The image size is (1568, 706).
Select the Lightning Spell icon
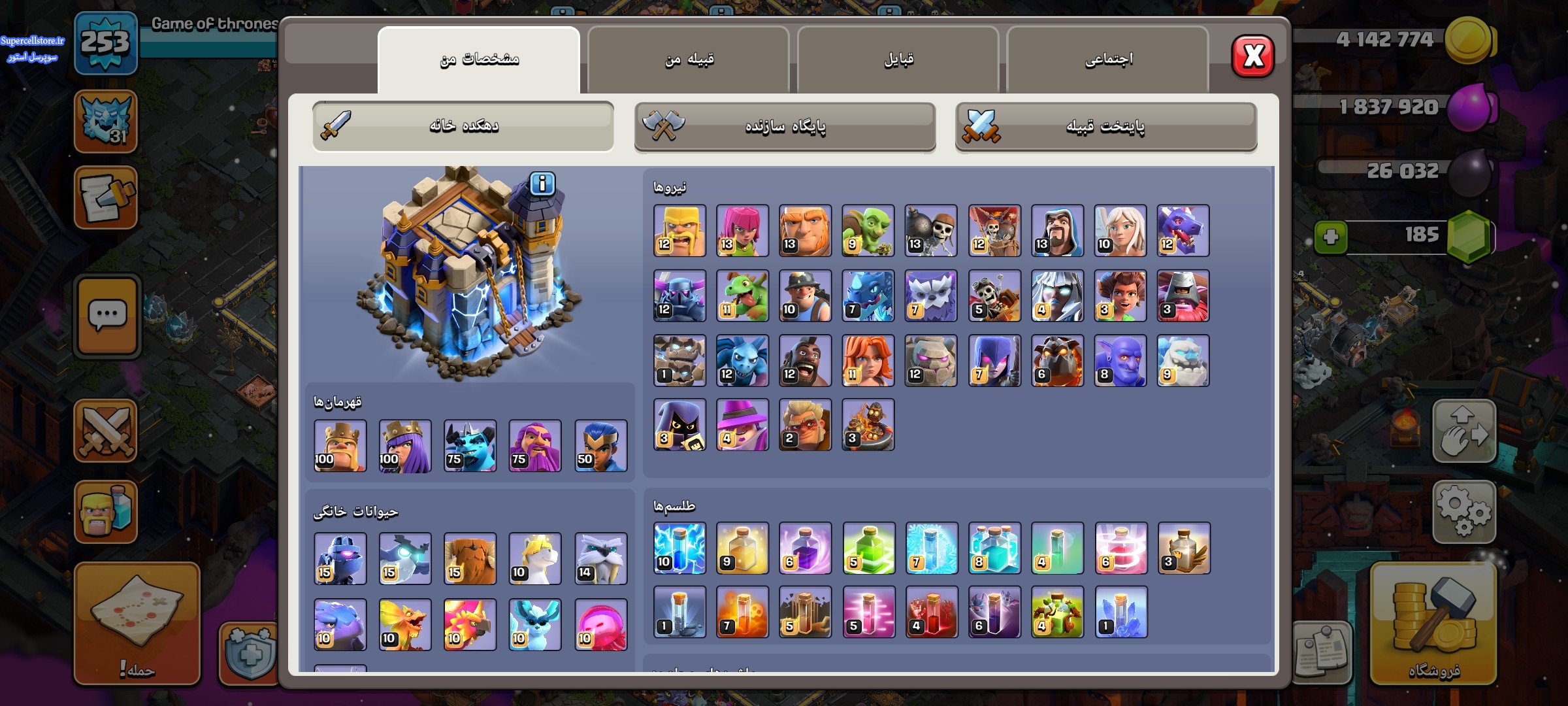click(679, 548)
